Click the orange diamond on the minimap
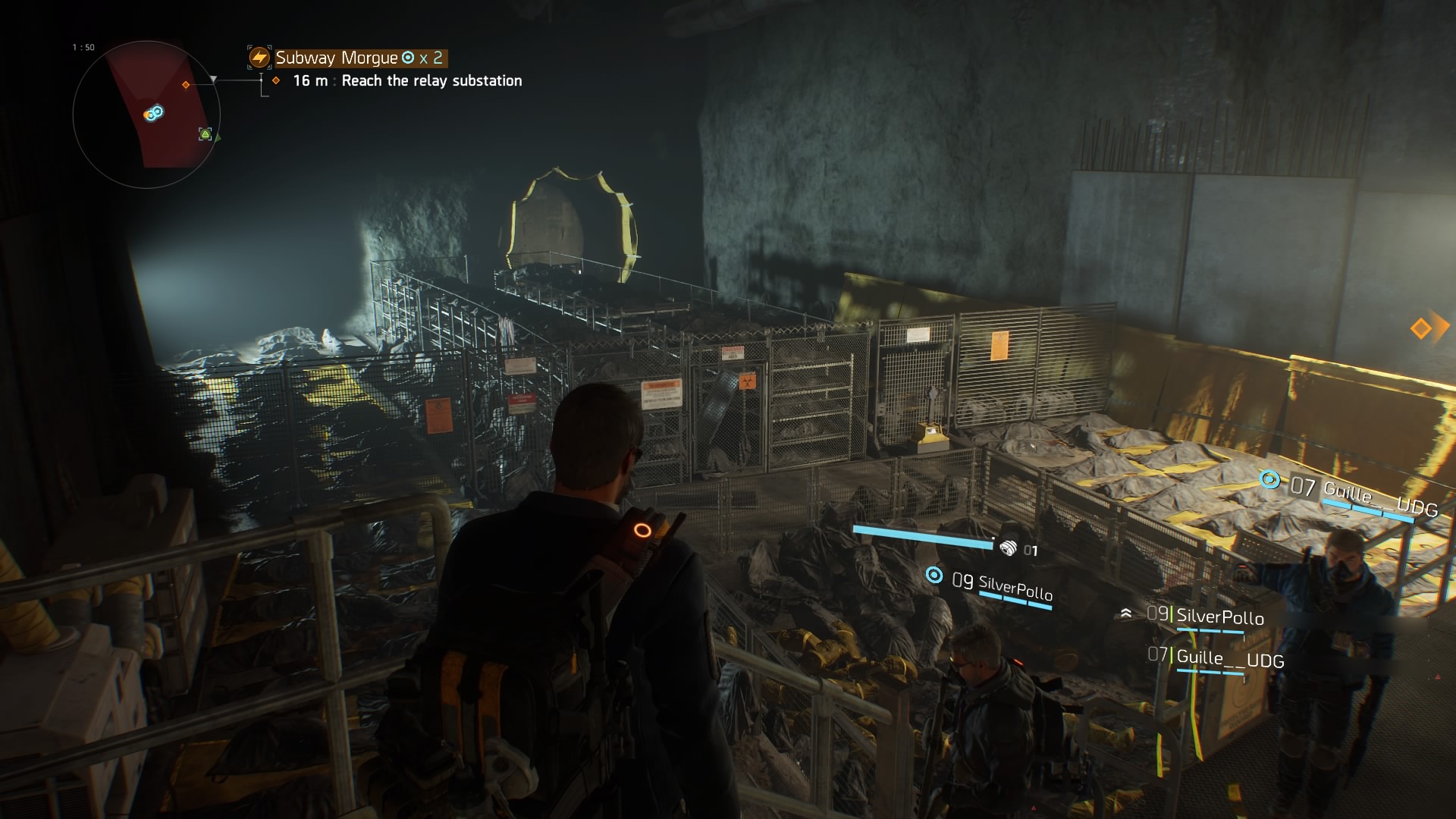1456x819 pixels. tap(186, 85)
